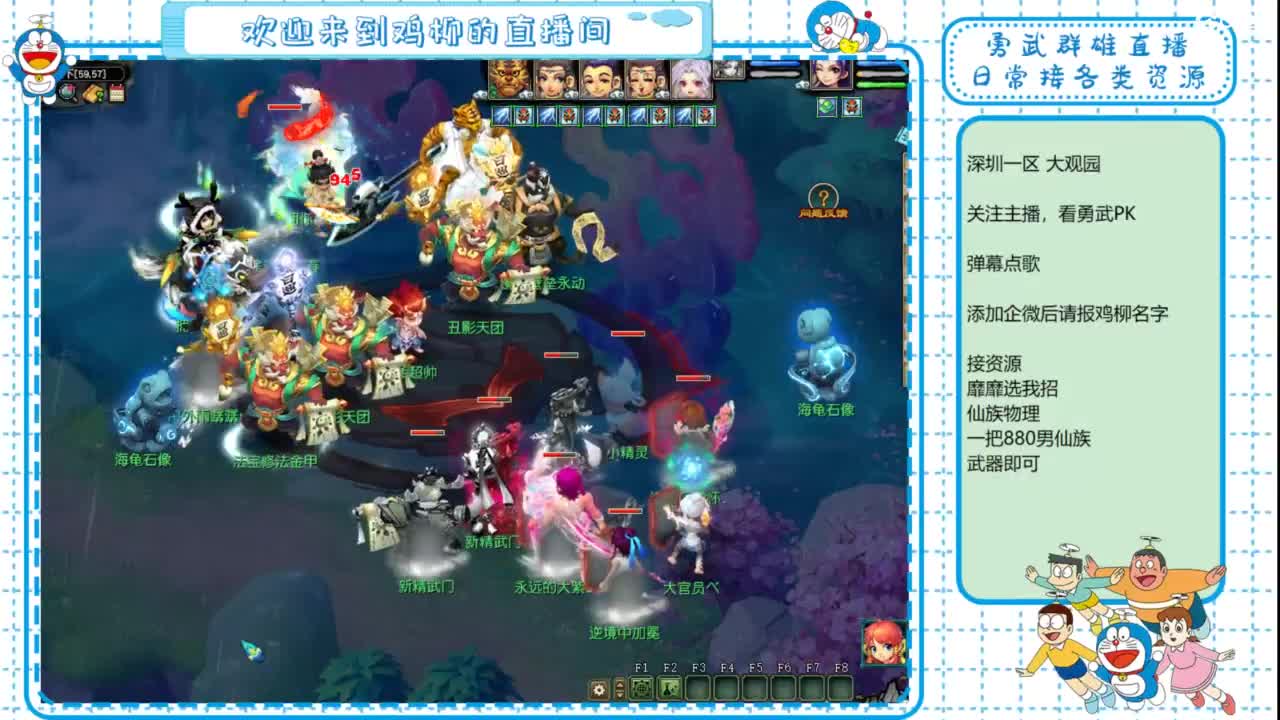Click the blue lightning buff icon under the first teammate

pos(500,115)
